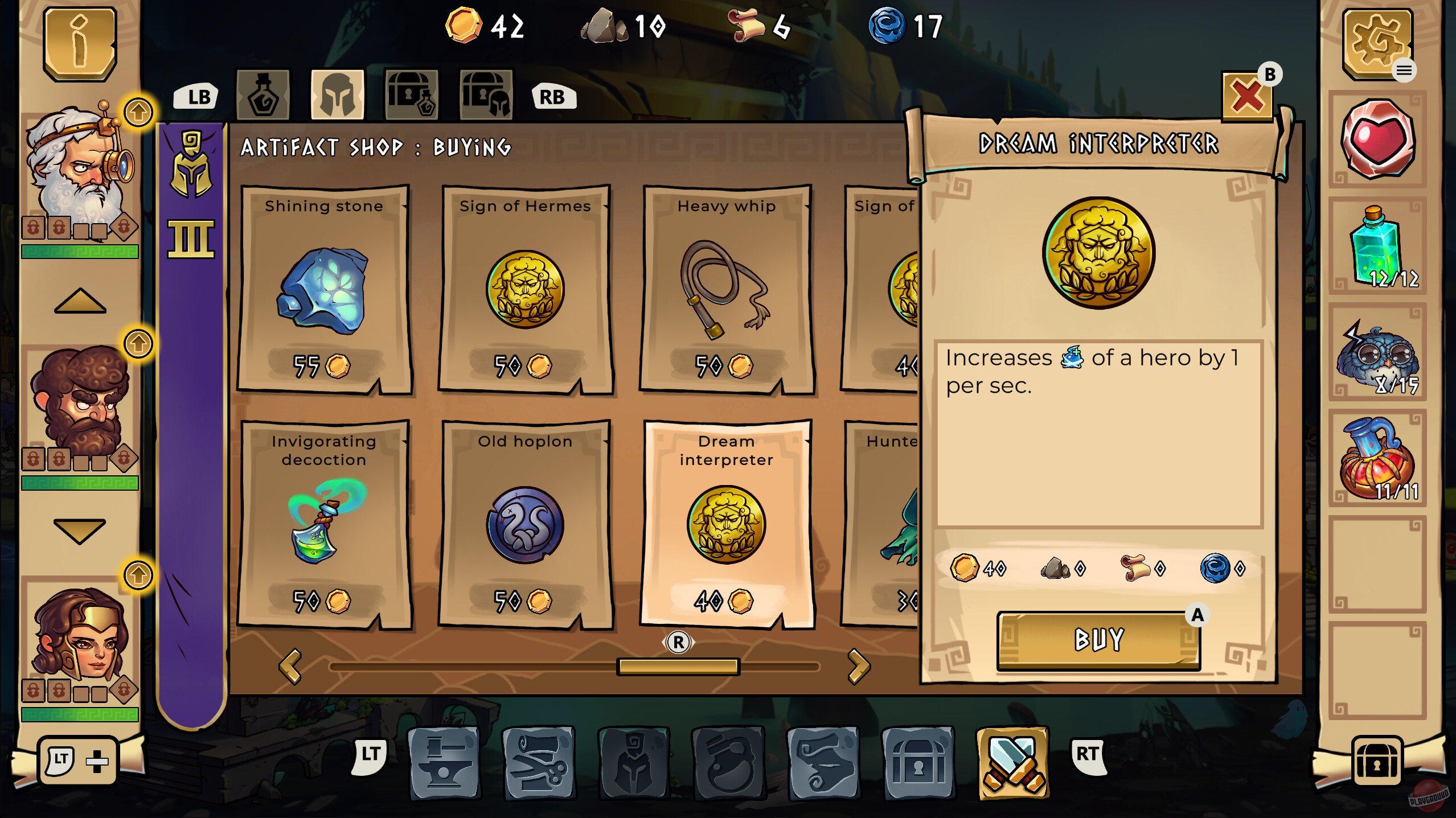1456x818 pixels.
Task: Close the Dream Interpreter panel with red X
Action: coord(1247,97)
